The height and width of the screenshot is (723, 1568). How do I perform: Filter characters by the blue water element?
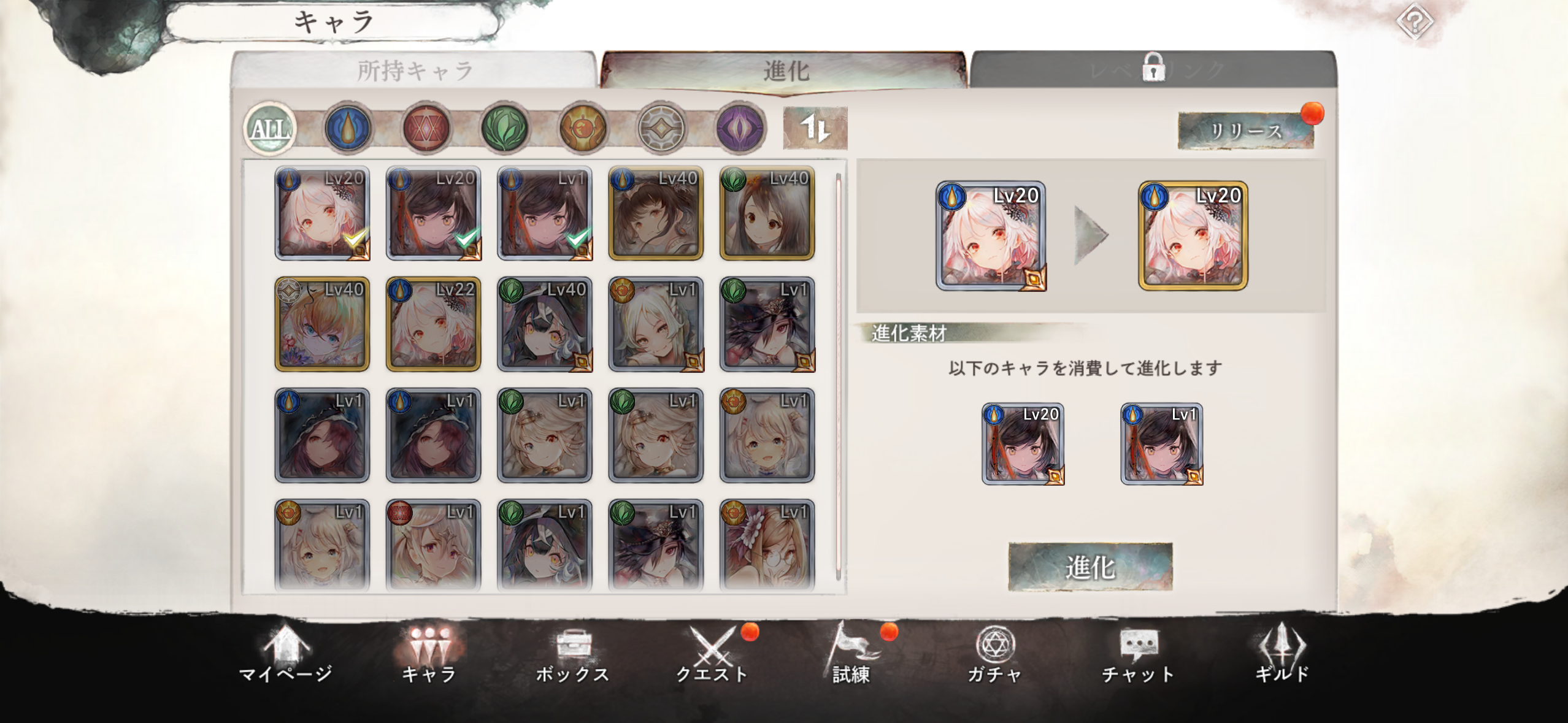347,128
